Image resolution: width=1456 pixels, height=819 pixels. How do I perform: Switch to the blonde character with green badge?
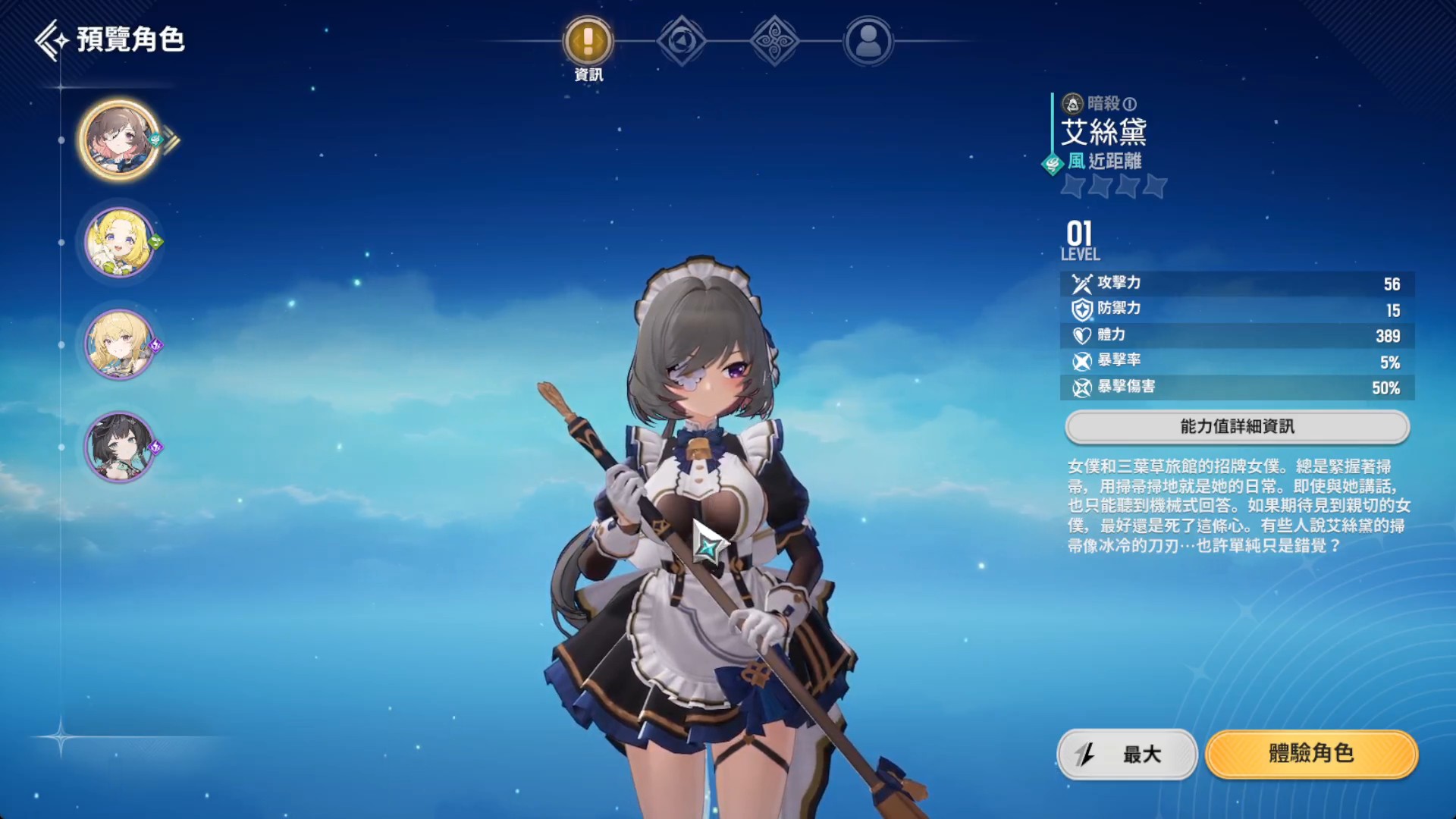[x=120, y=244]
